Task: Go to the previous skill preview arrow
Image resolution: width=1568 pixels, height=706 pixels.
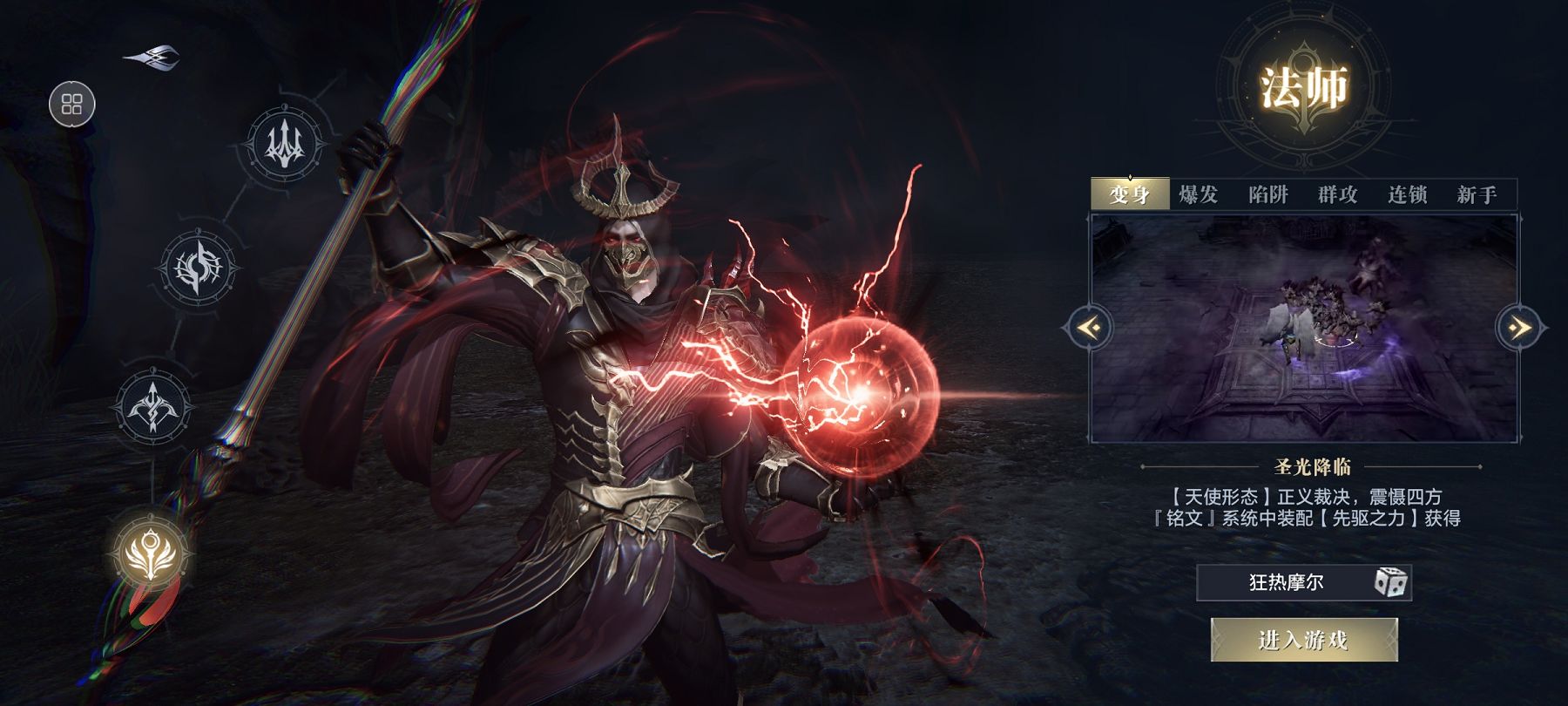Action: [x=1089, y=328]
